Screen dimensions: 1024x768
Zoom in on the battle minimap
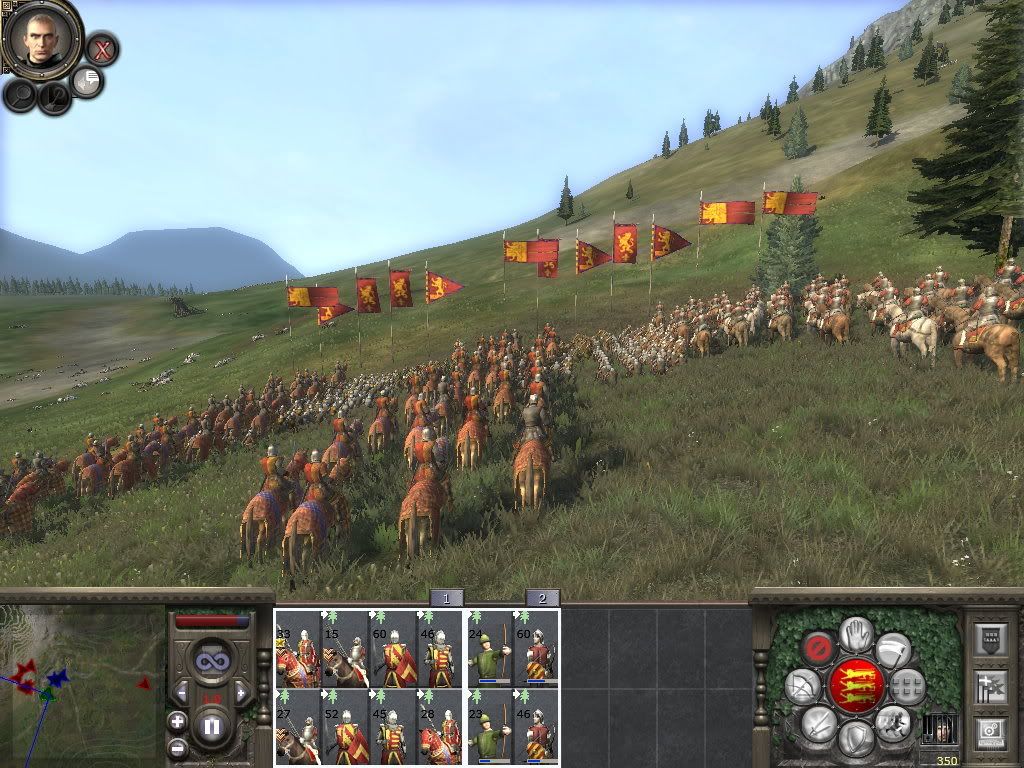tap(177, 722)
